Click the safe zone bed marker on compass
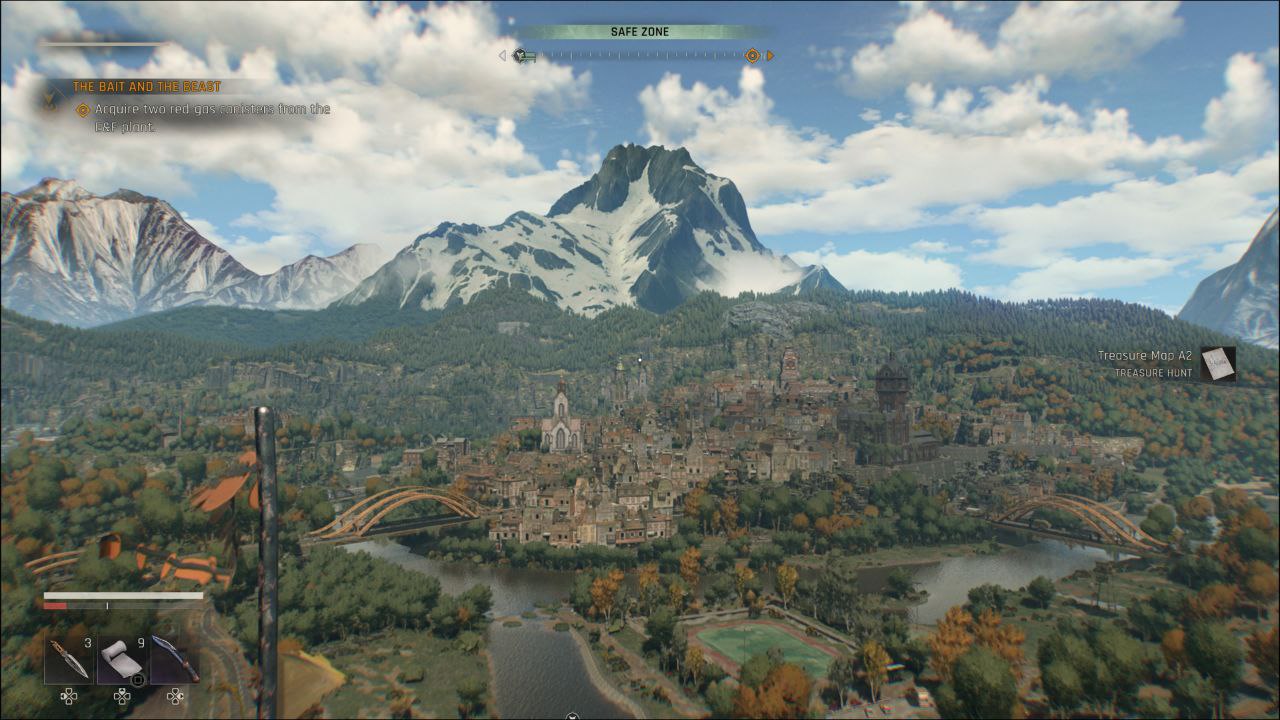The image size is (1280, 720). 521,56
